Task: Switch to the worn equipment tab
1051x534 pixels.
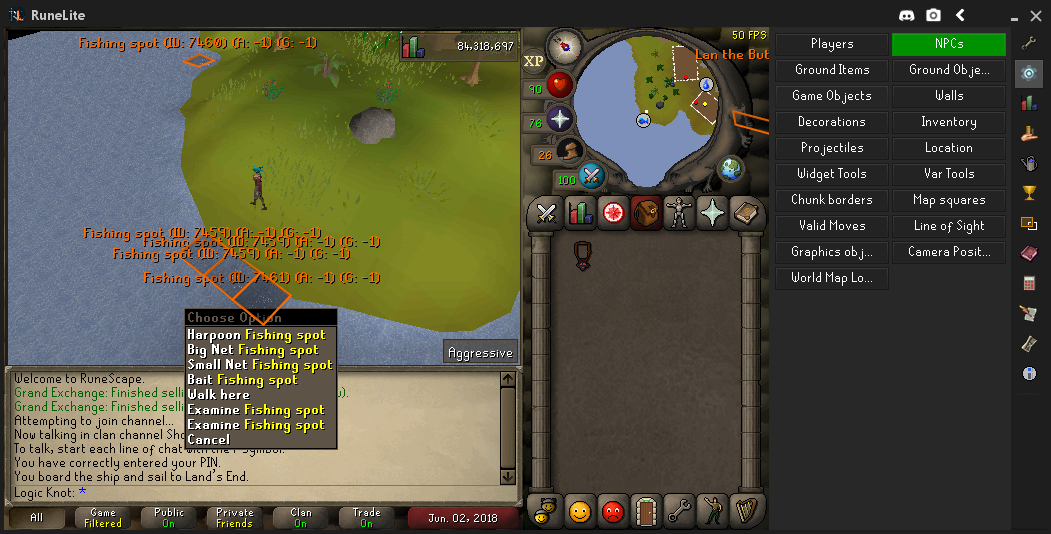Action: pyautogui.click(x=679, y=212)
